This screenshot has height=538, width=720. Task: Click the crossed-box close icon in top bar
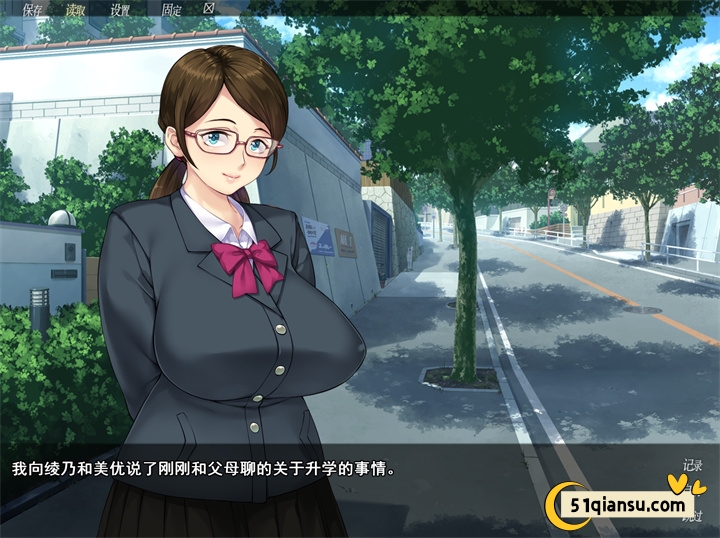click(x=209, y=8)
